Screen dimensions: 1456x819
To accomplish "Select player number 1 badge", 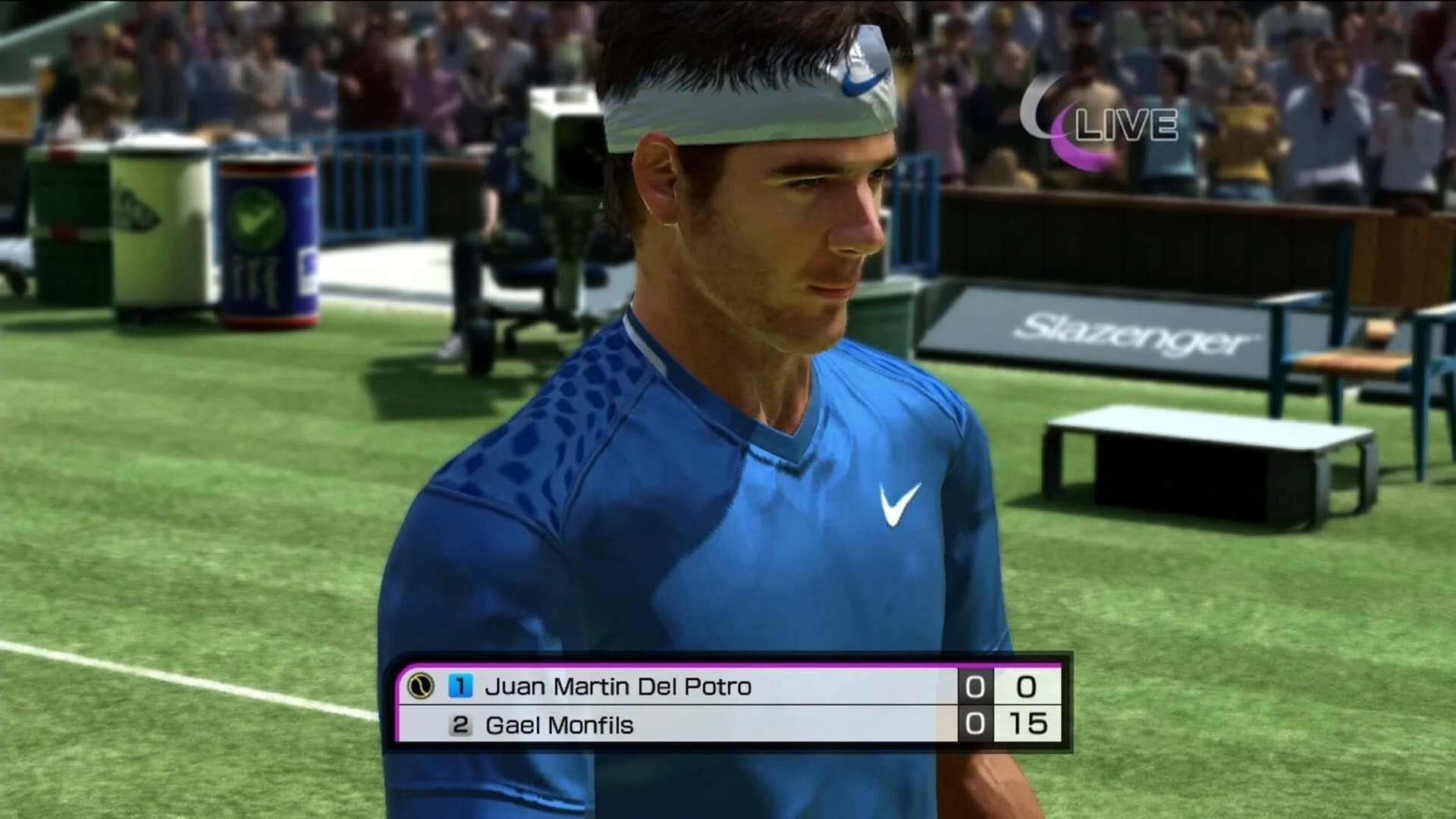I will tap(460, 685).
